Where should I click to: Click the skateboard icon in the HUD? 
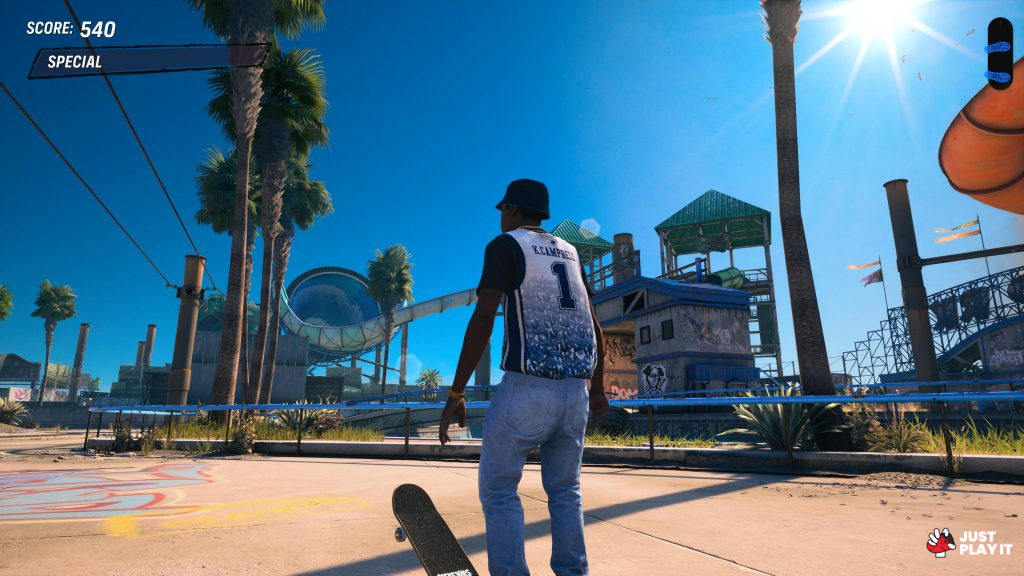999,54
